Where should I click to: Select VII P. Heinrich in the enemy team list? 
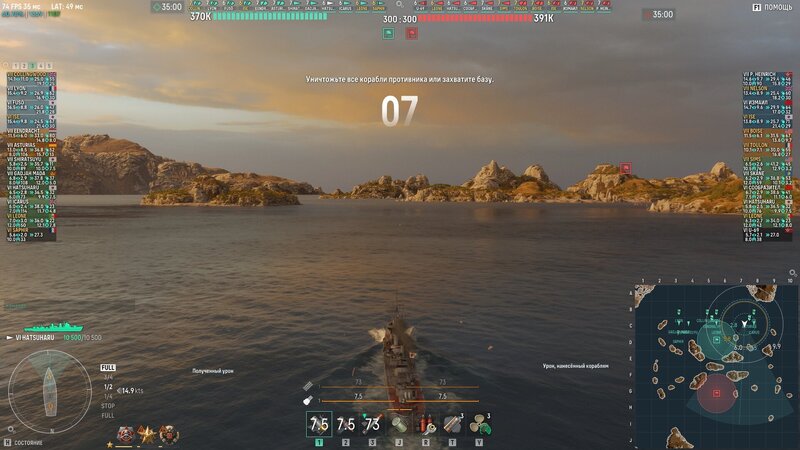(765, 74)
